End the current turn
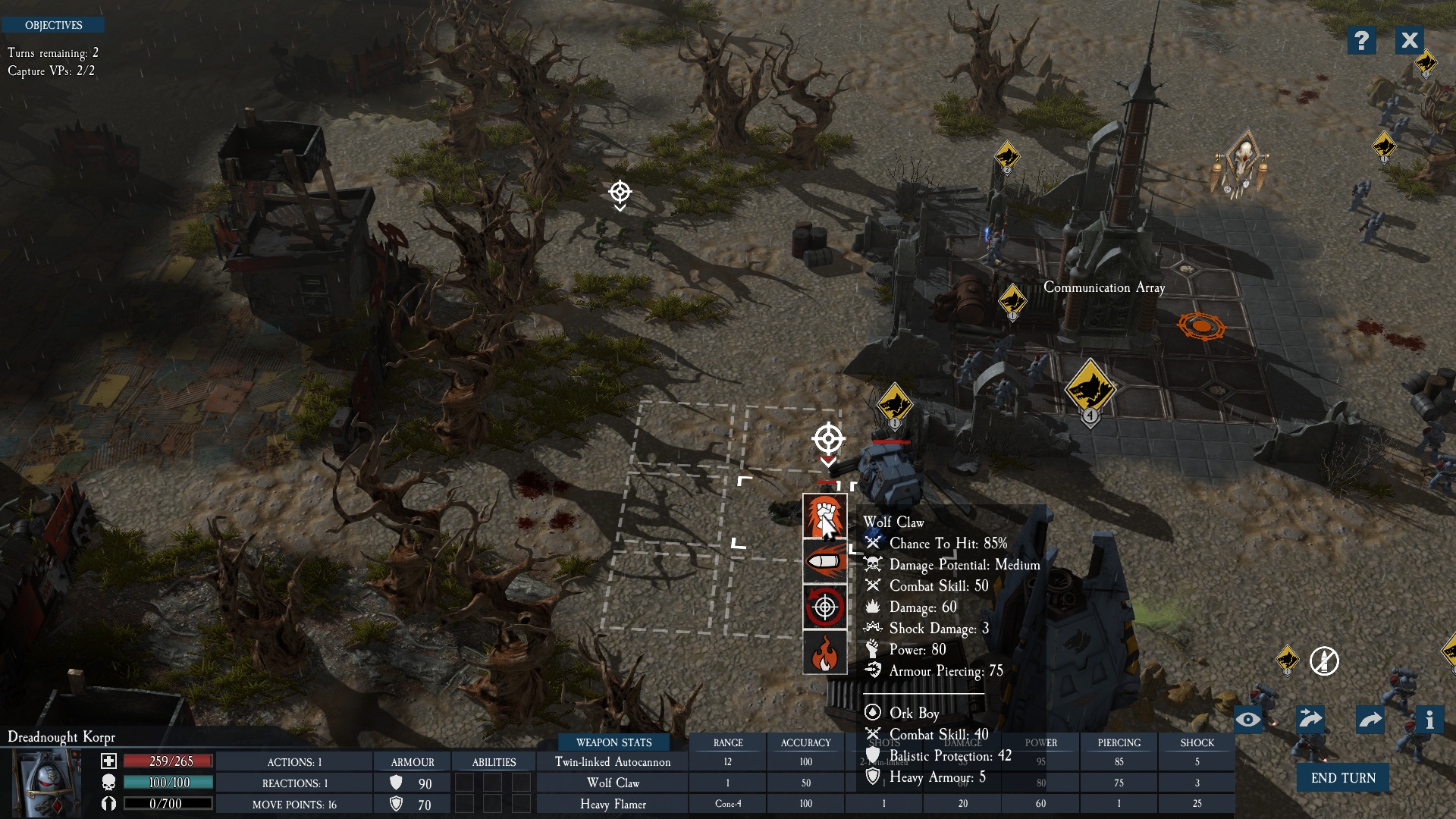 click(x=1342, y=778)
